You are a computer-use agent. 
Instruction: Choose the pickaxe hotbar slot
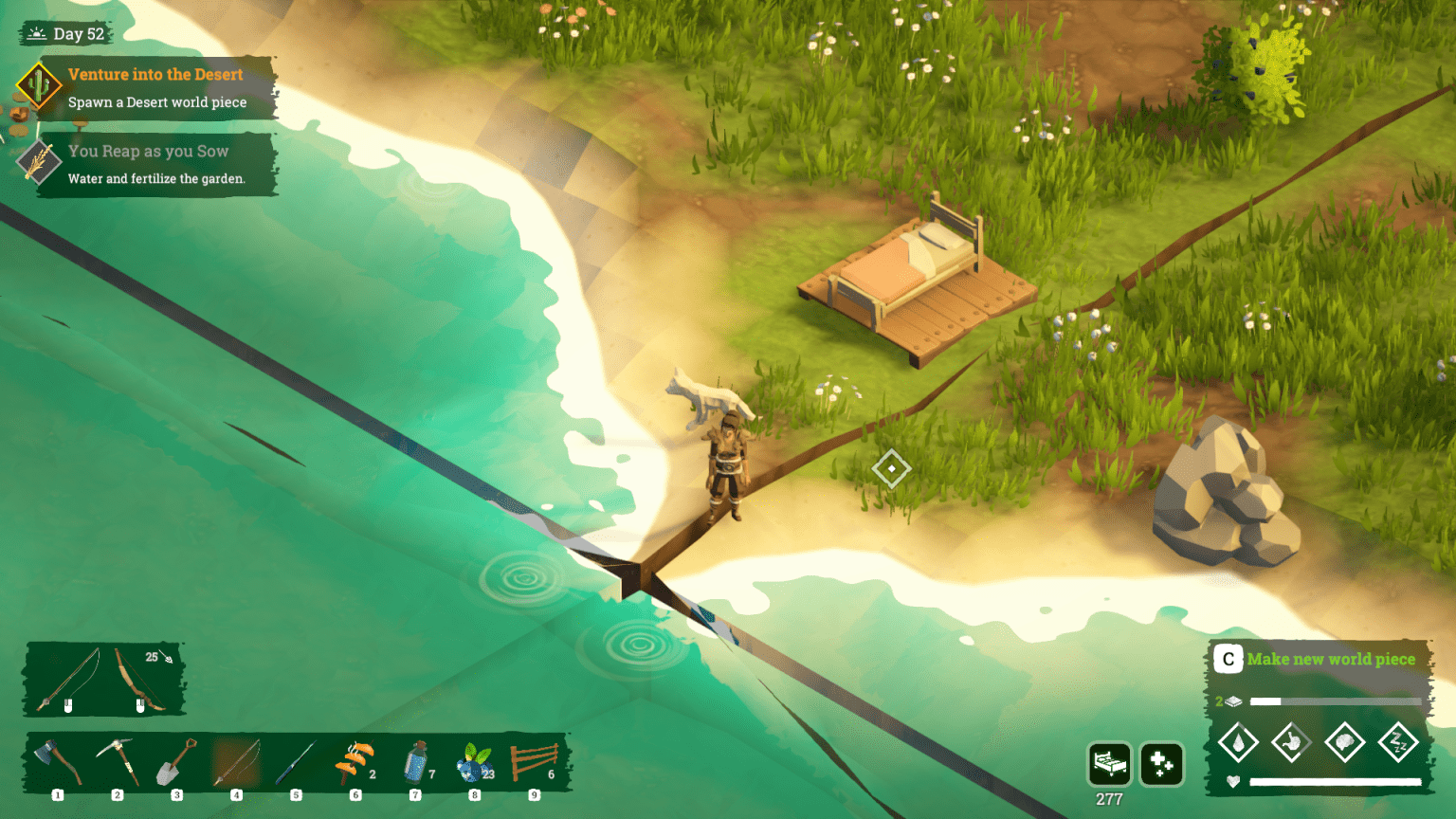click(x=118, y=762)
